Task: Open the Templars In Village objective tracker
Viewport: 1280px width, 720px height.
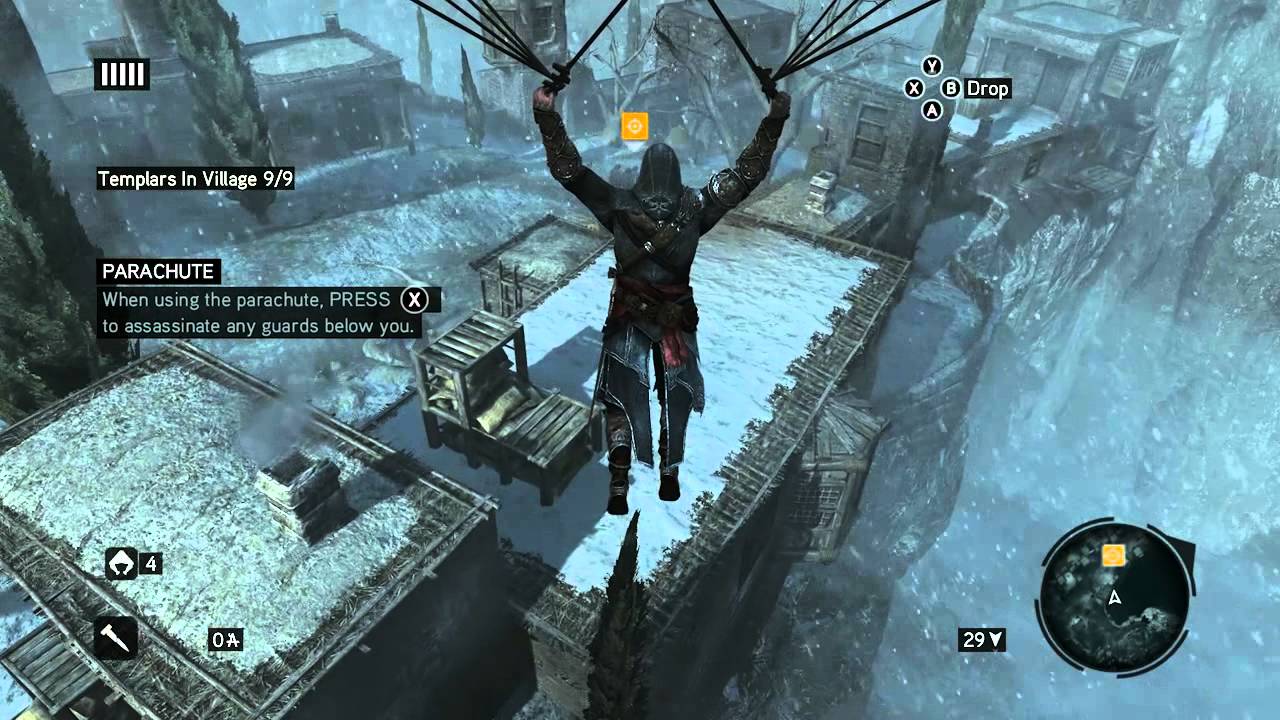Action: 195,179
